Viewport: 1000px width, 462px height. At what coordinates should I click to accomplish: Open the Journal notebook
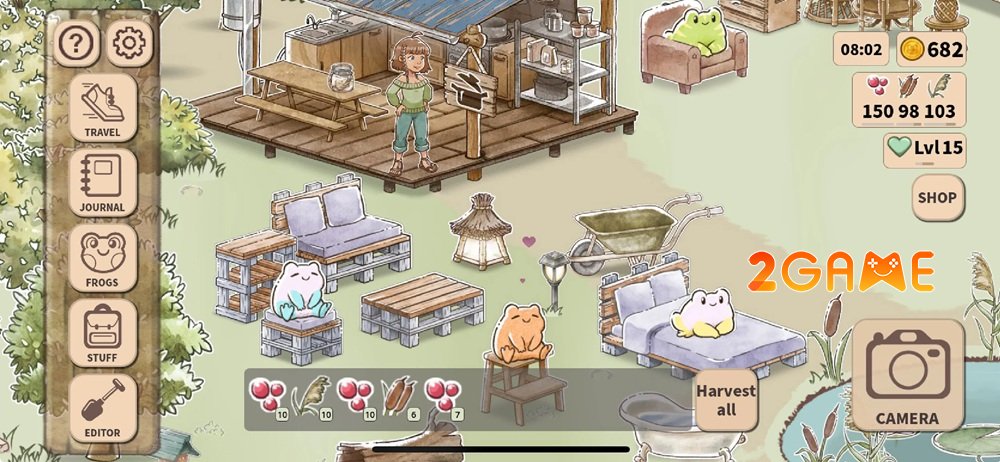click(x=102, y=183)
